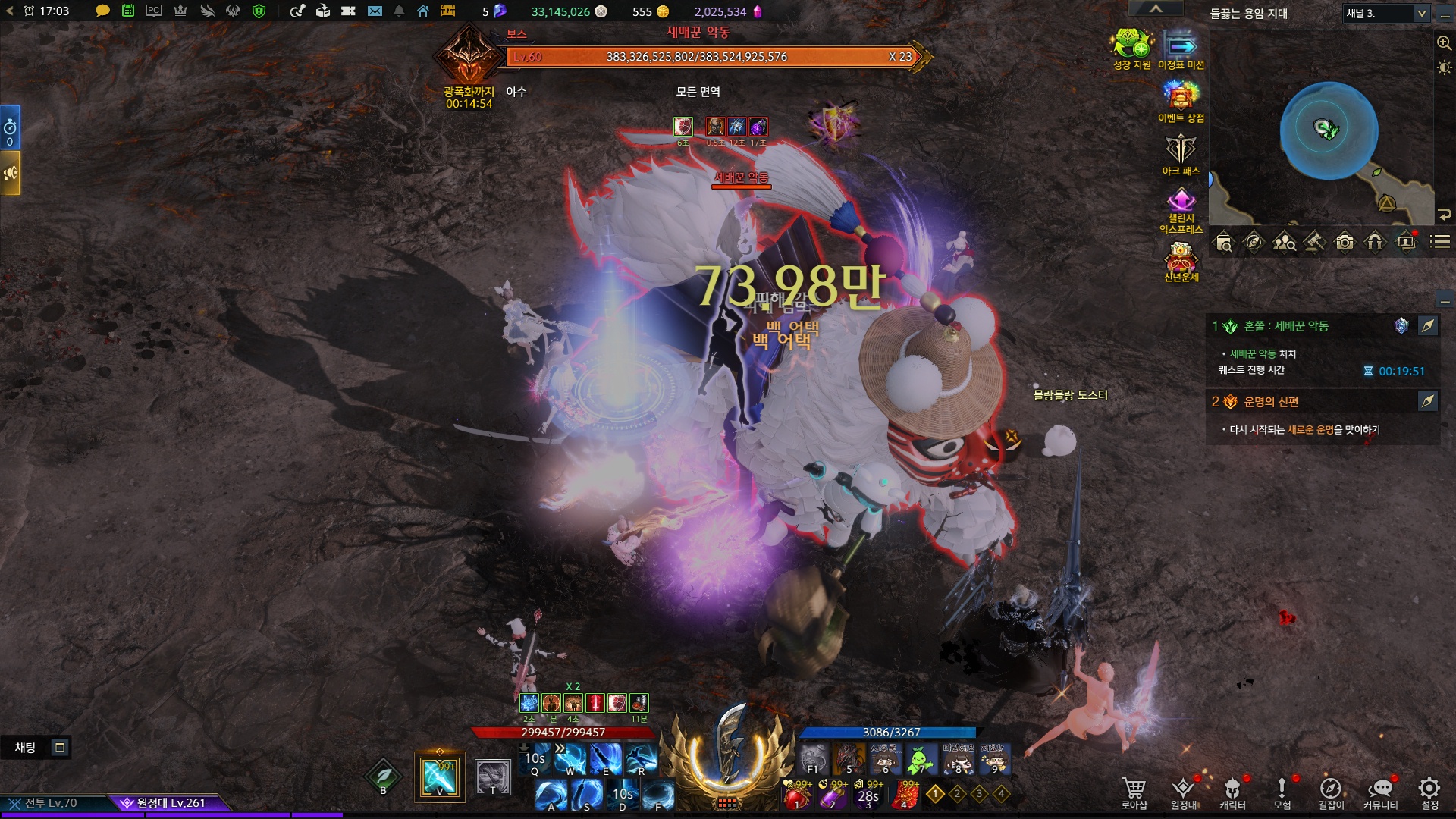Open the 아크 패스 icon
This screenshot has height=819, width=1456.
click(x=1181, y=153)
